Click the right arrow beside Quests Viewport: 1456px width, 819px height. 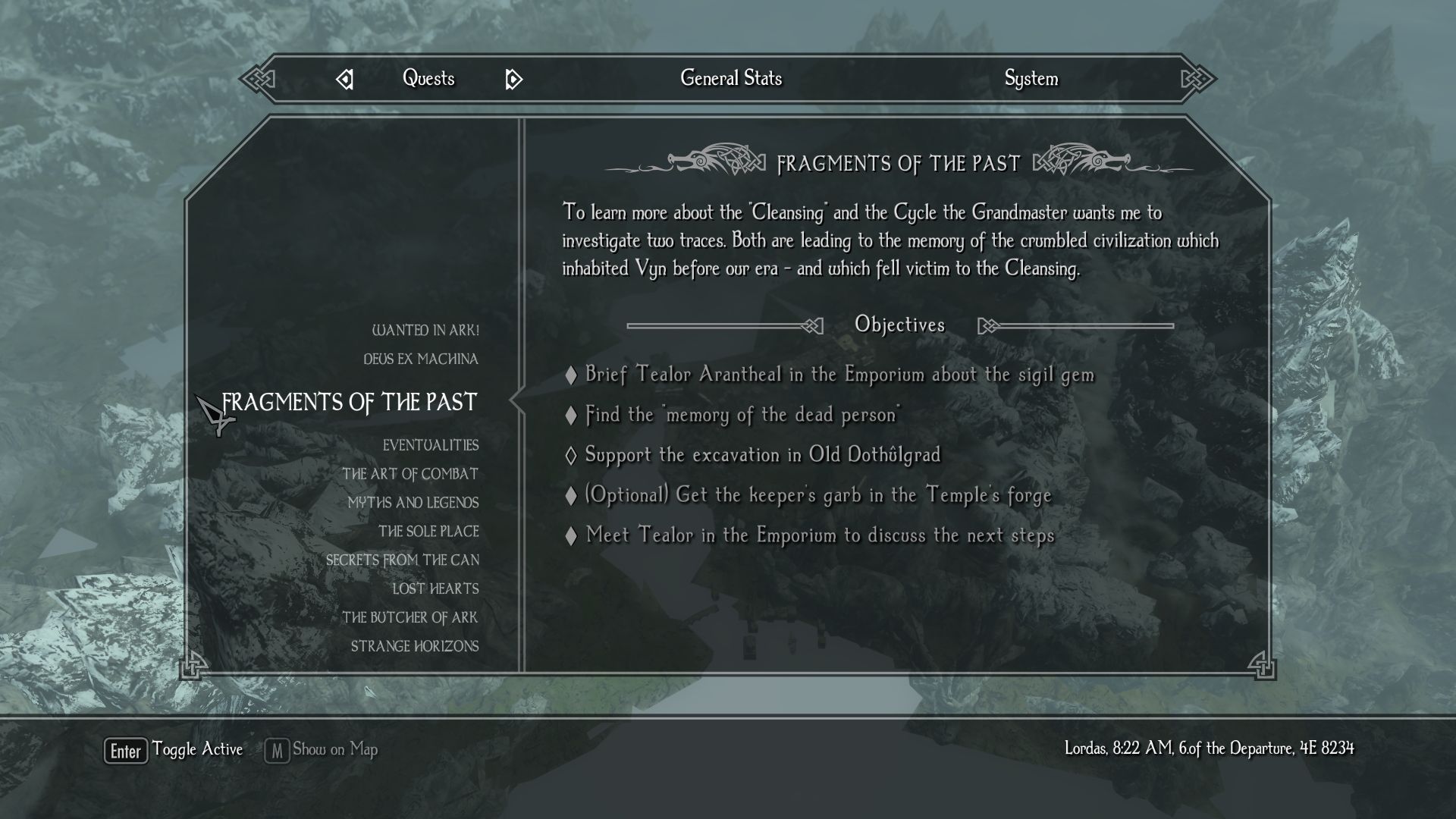513,79
